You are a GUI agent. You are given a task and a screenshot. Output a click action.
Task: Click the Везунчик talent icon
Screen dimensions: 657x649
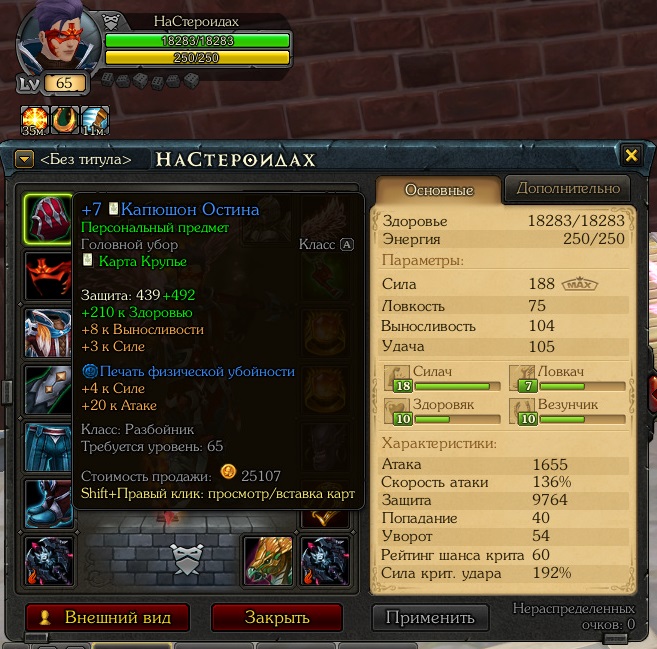(523, 410)
